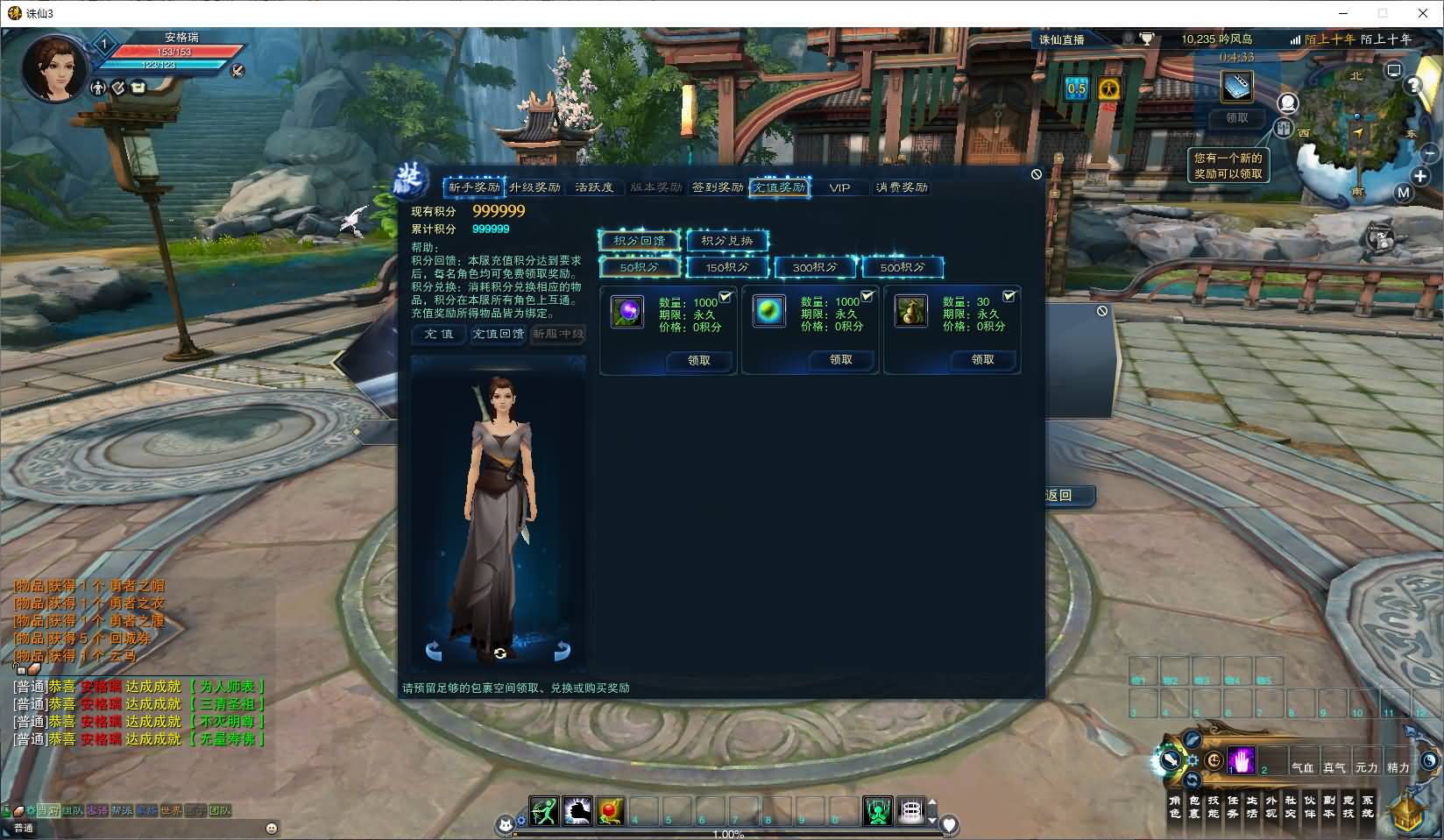This screenshot has width=1444, height=840.
Task: Select the 活跃度 tab
Action: [x=594, y=187]
